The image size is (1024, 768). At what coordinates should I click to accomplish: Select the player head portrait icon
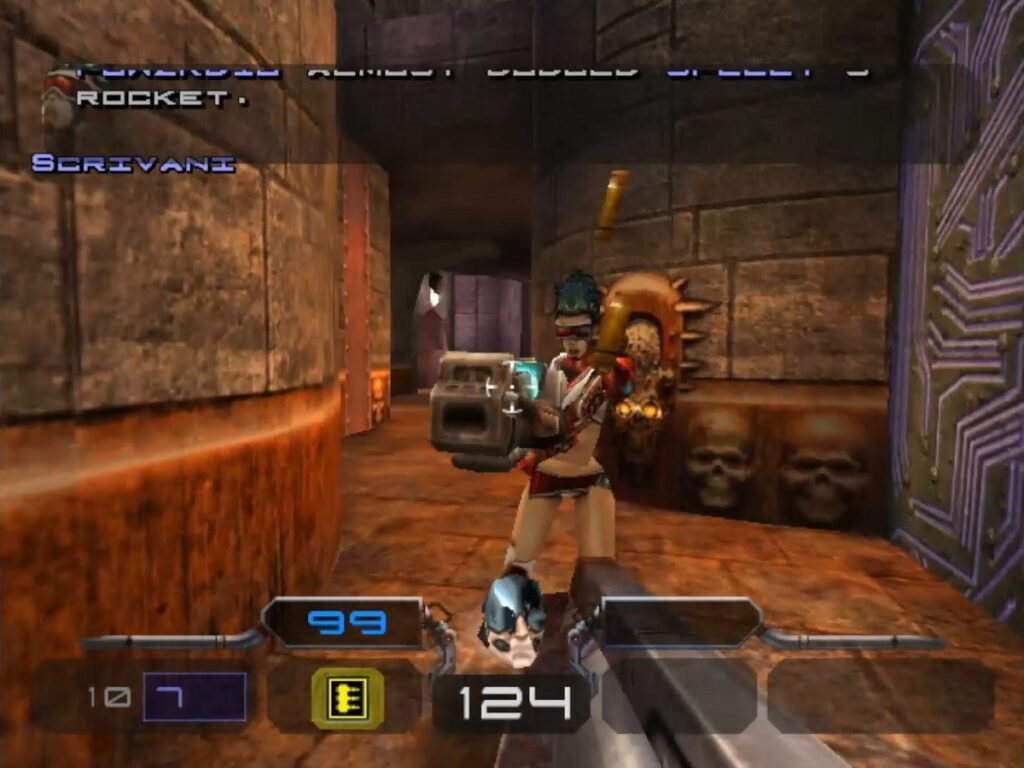(x=512, y=620)
